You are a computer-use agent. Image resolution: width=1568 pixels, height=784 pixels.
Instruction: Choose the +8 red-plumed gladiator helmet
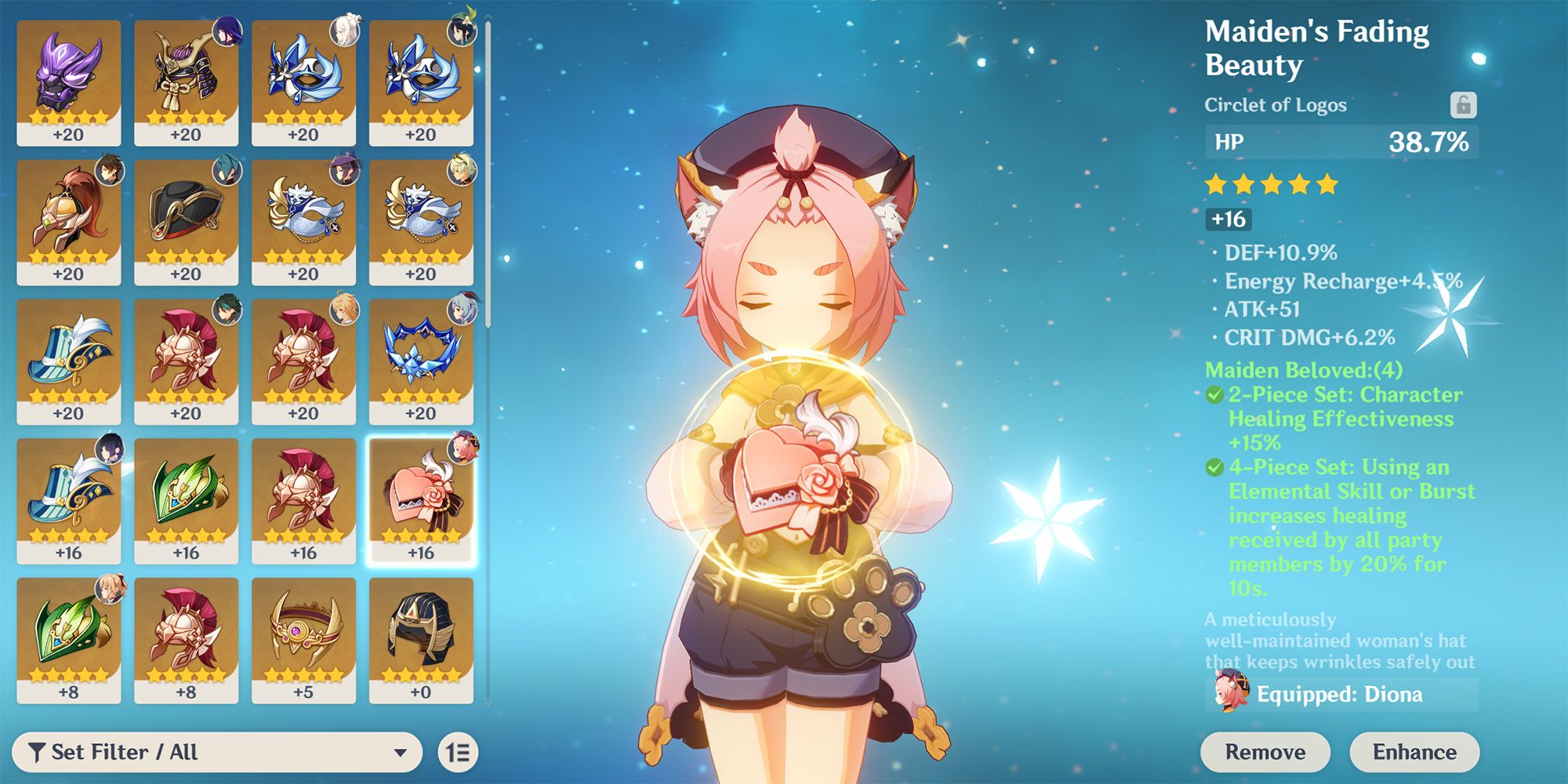point(187,640)
